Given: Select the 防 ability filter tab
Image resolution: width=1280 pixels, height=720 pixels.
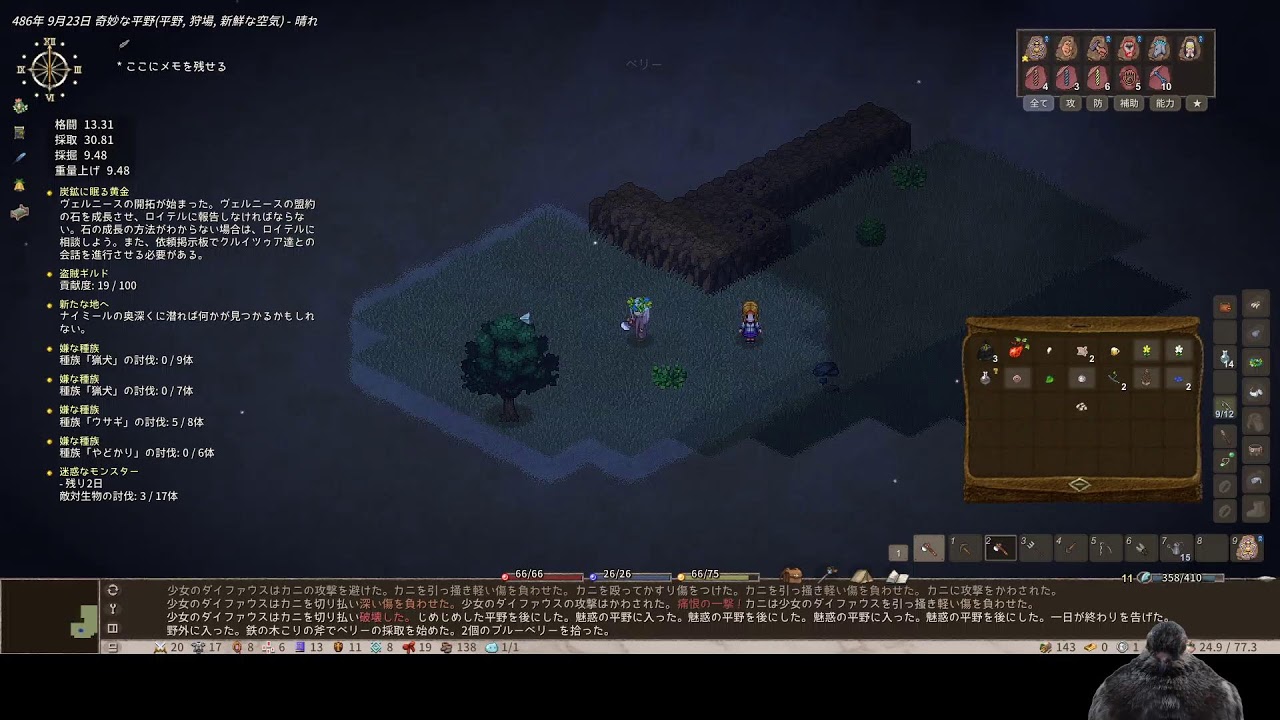Looking at the screenshot, I should pyautogui.click(x=1098, y=103).
